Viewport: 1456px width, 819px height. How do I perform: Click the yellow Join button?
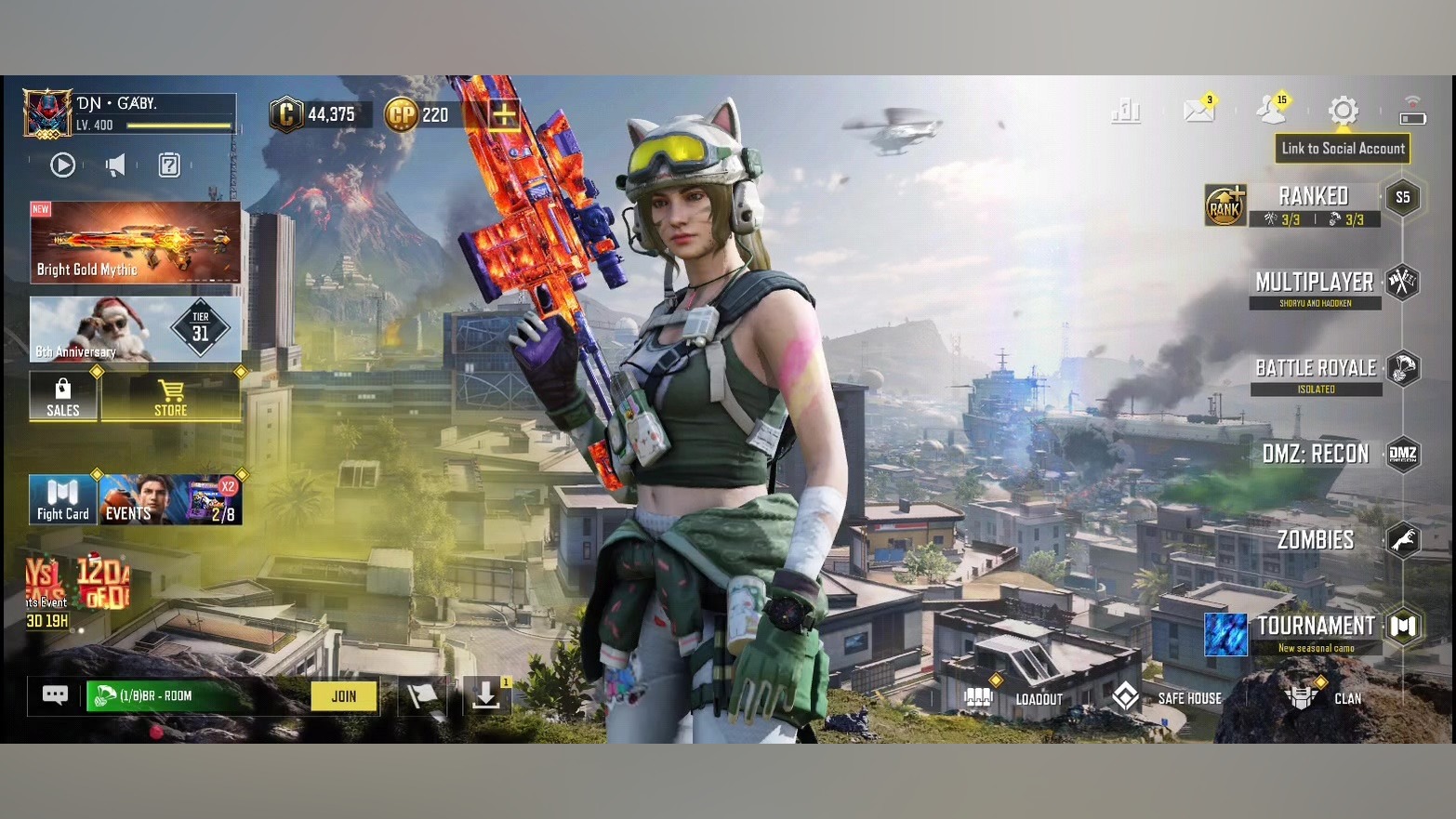pos(344,696)
